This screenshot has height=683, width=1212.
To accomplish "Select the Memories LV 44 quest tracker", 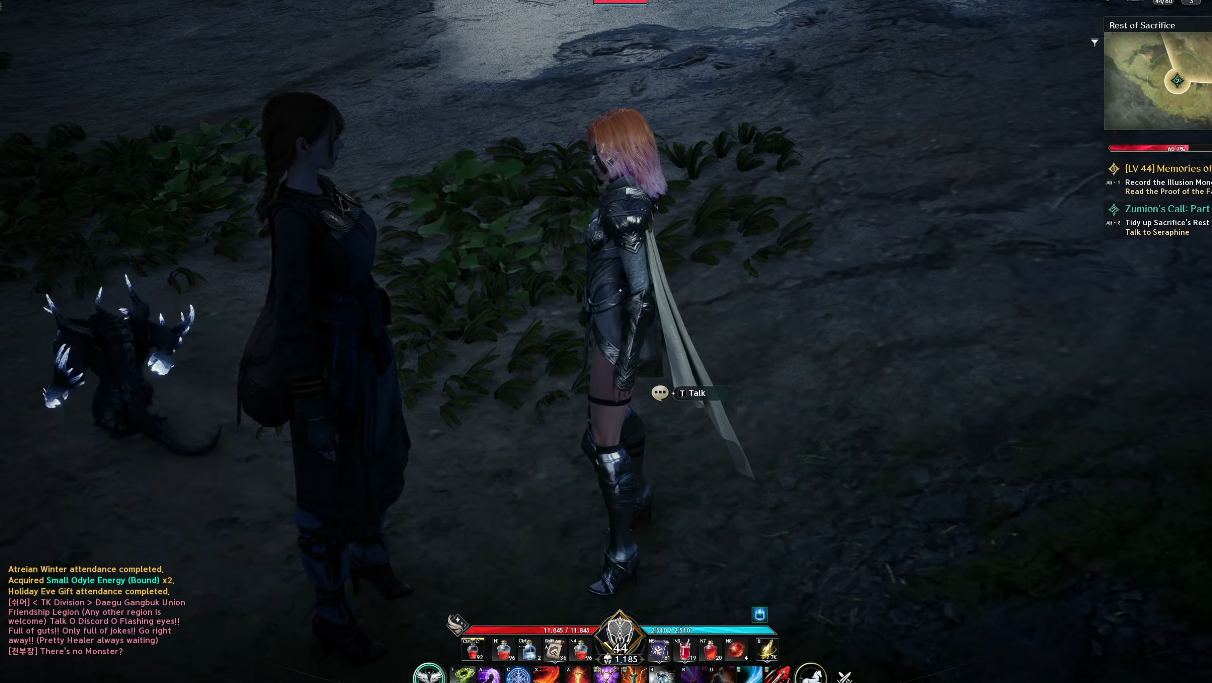I will coord(1167,169).
